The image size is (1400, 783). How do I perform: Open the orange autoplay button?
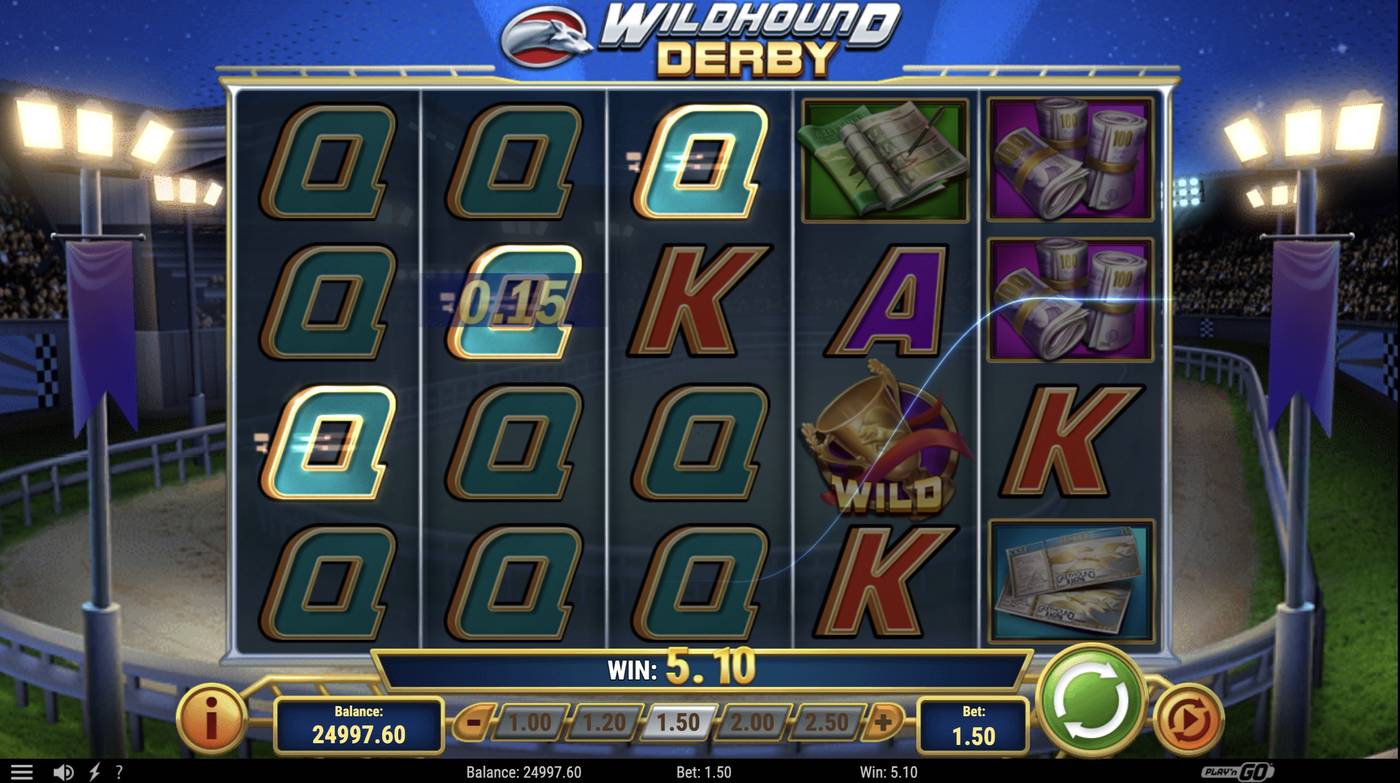[x=1188, y=718]
